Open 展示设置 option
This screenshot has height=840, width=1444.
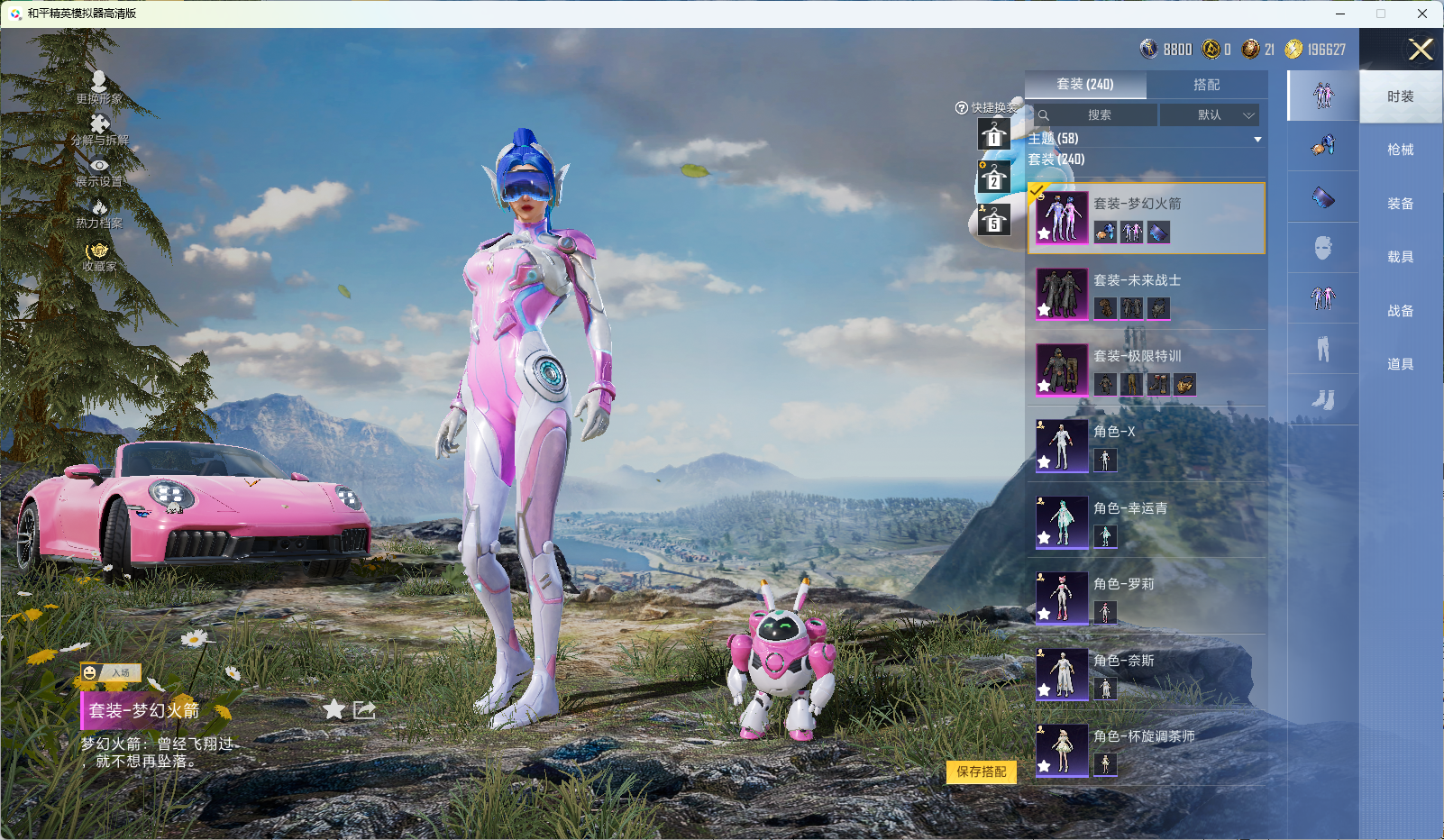click(x=99, y=171)
